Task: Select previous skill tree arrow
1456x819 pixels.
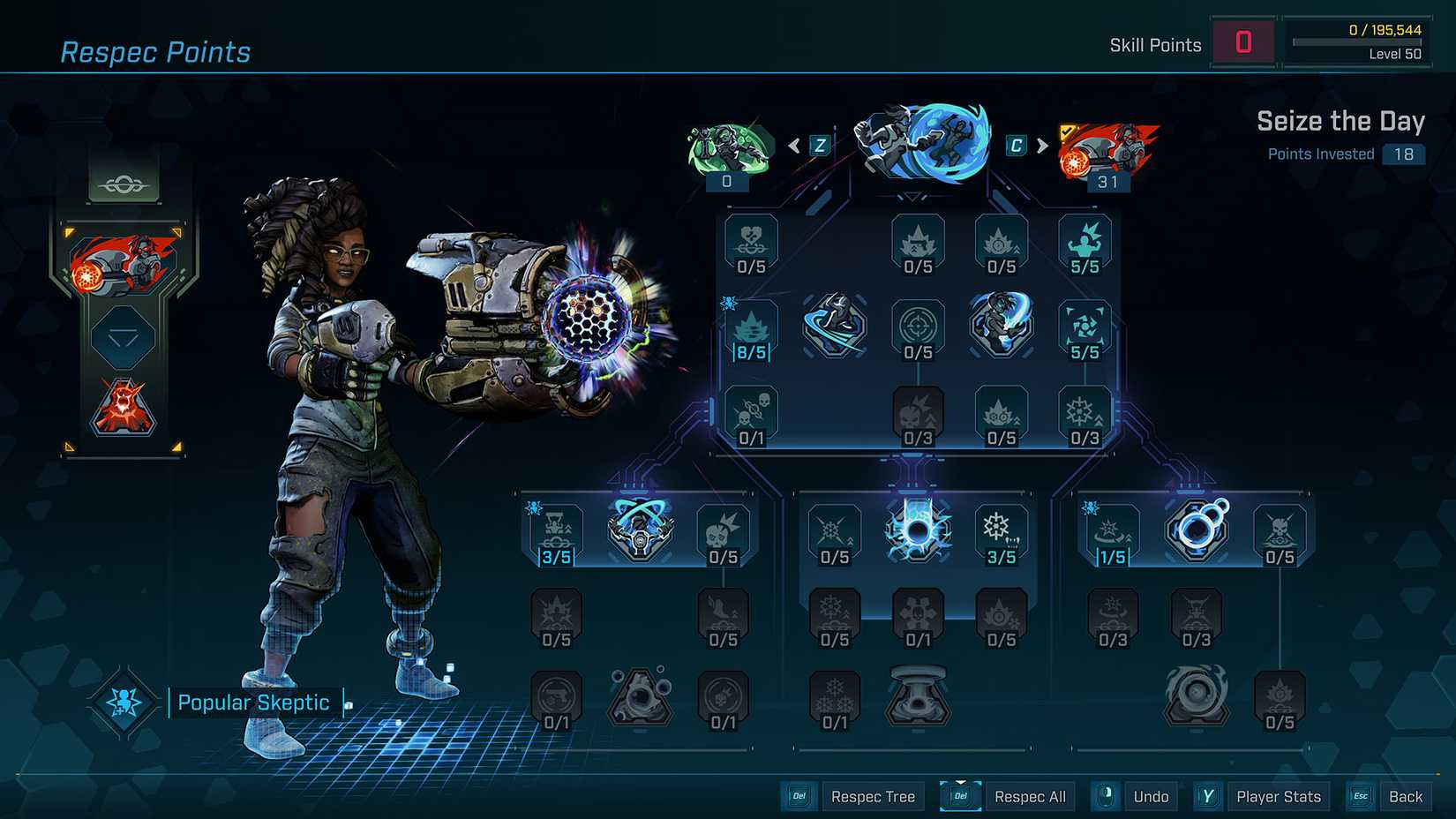Action: pos(794,146)
